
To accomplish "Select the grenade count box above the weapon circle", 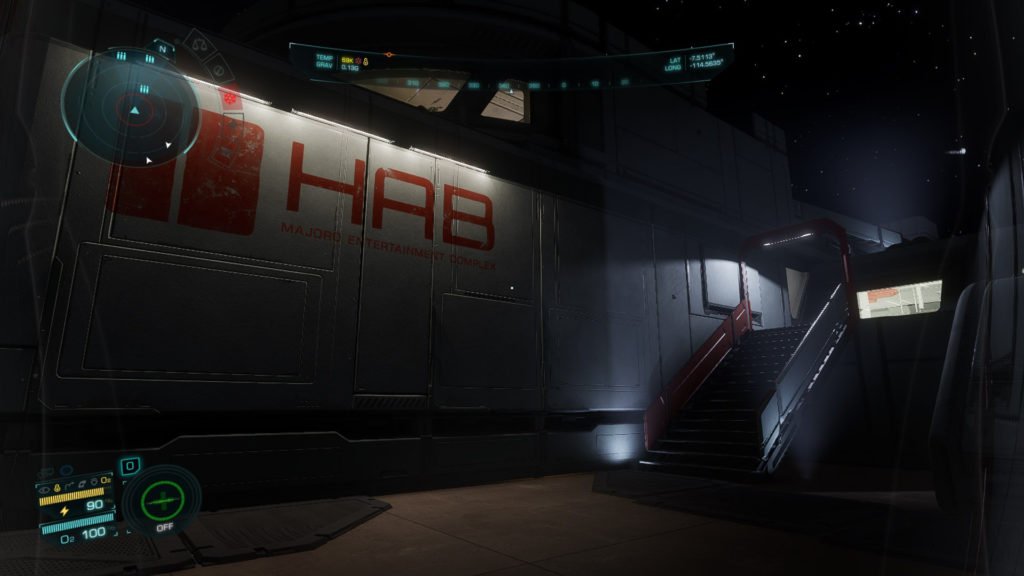I will [131, 466].
